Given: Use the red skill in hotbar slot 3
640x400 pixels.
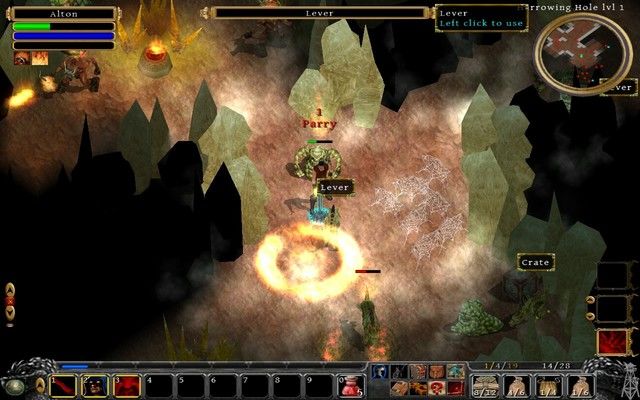Looking at the screenshot, I should tap(127, 385).
